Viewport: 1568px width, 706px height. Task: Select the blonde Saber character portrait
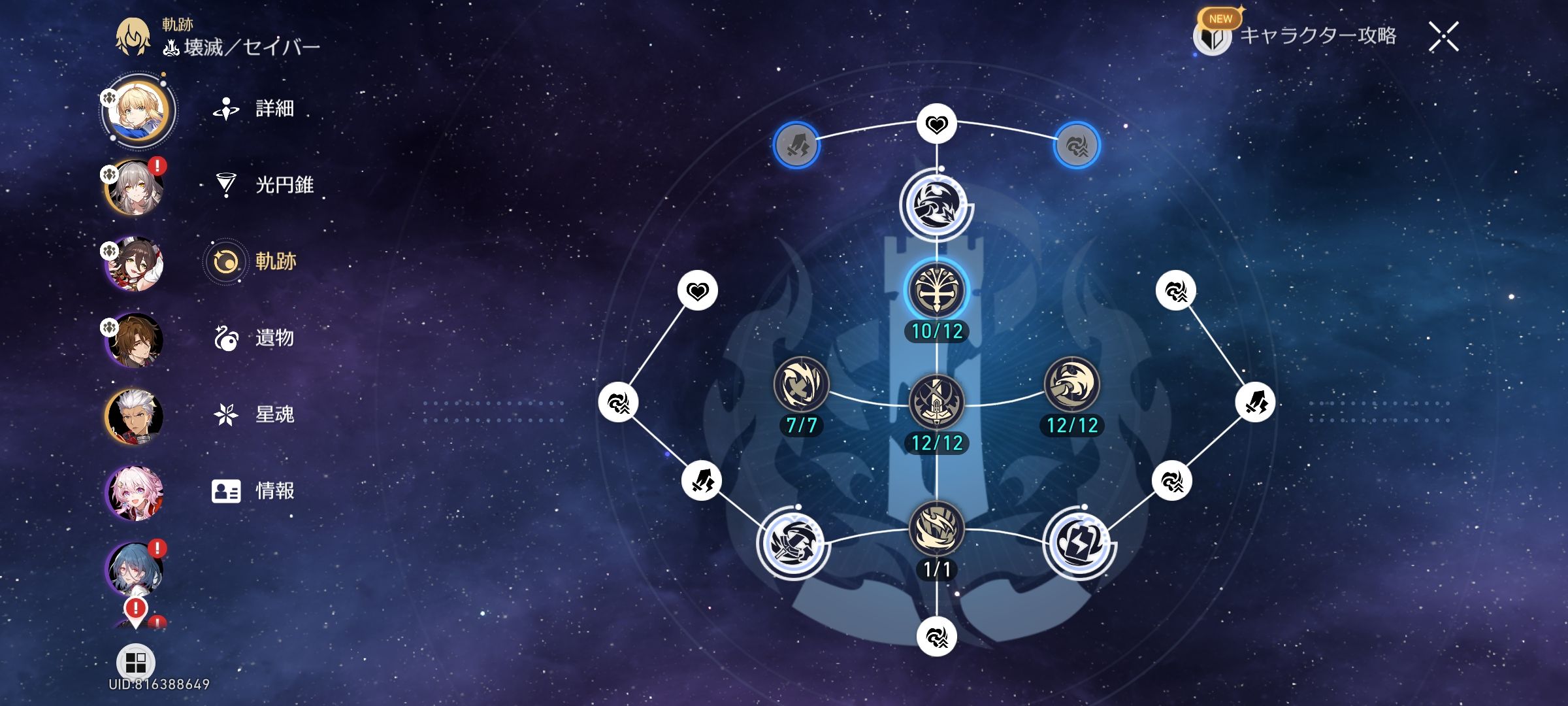[136, 110]
